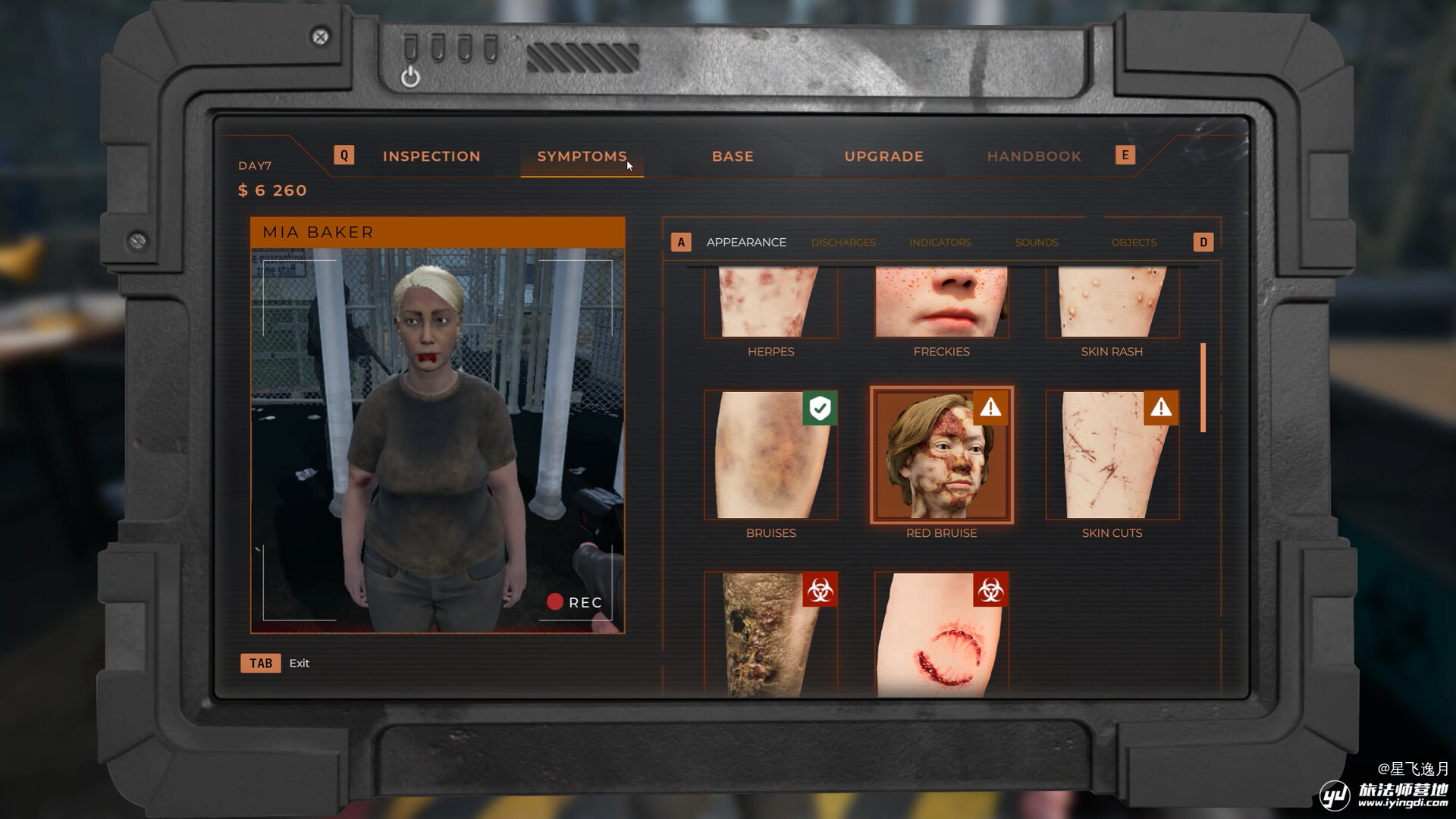Click the symptom list scrollbar

1203,388
